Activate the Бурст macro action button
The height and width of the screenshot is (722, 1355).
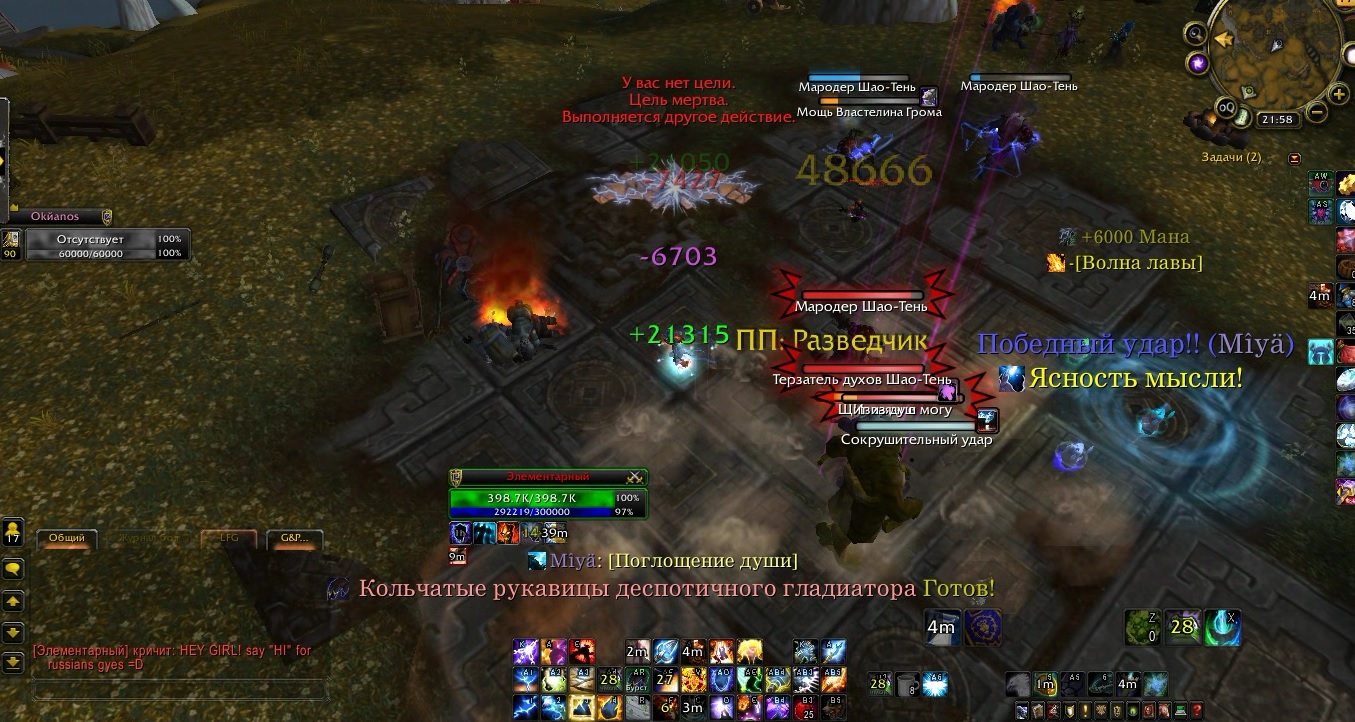click(x=637, y=680)
